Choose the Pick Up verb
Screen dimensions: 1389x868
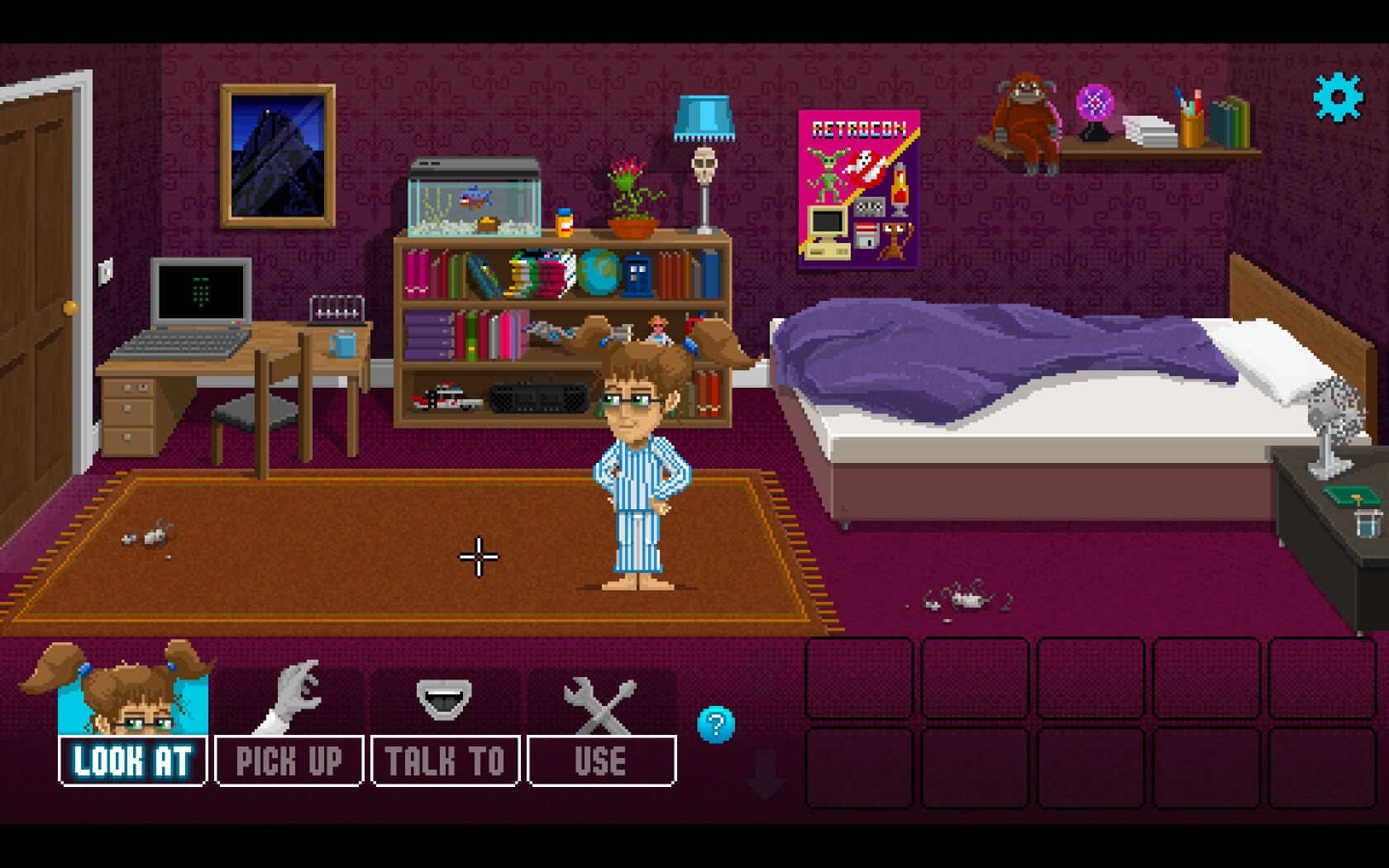(x=289, y=761)
